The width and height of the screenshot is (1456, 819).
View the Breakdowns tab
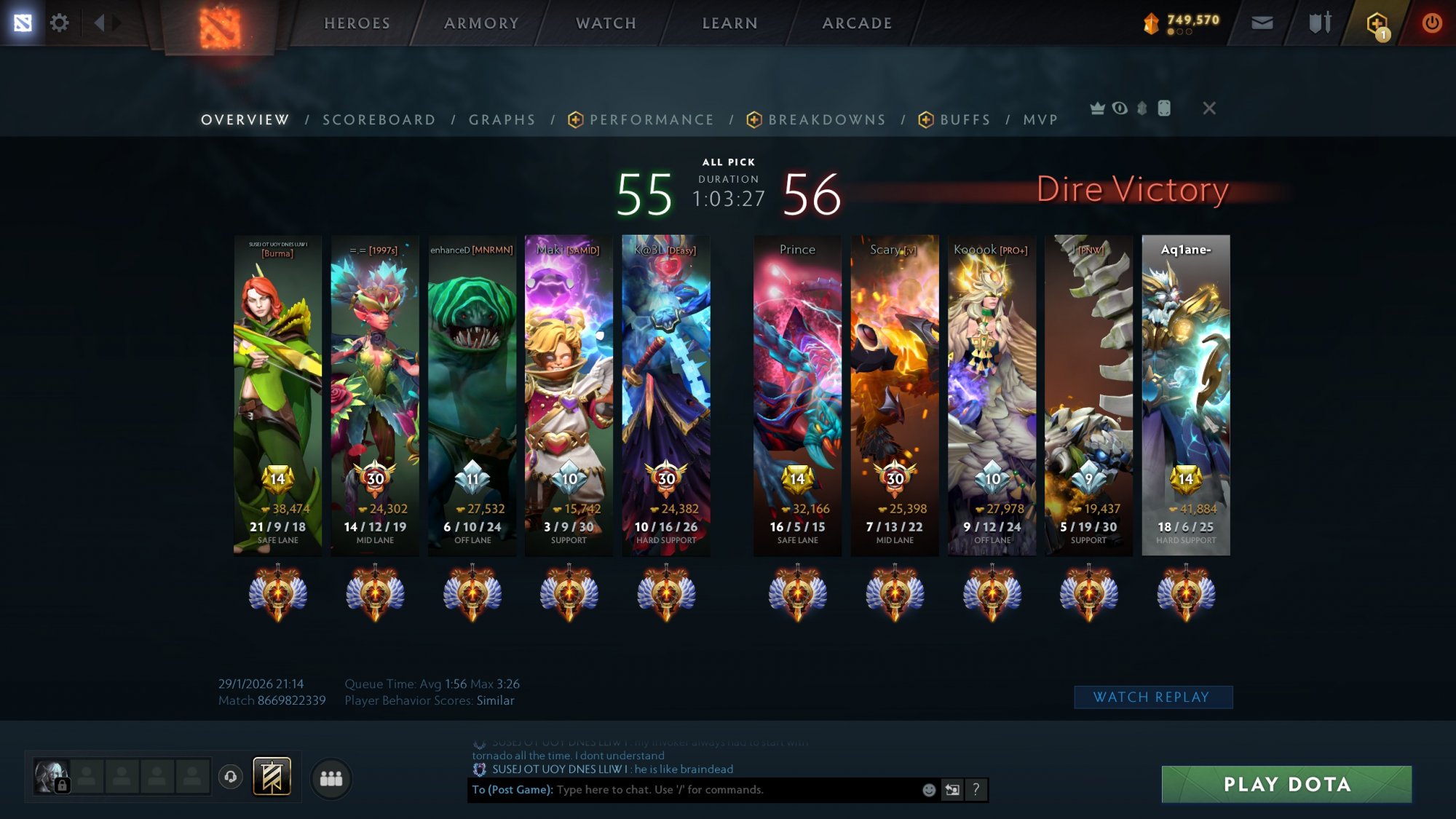[x=826, y=120]
